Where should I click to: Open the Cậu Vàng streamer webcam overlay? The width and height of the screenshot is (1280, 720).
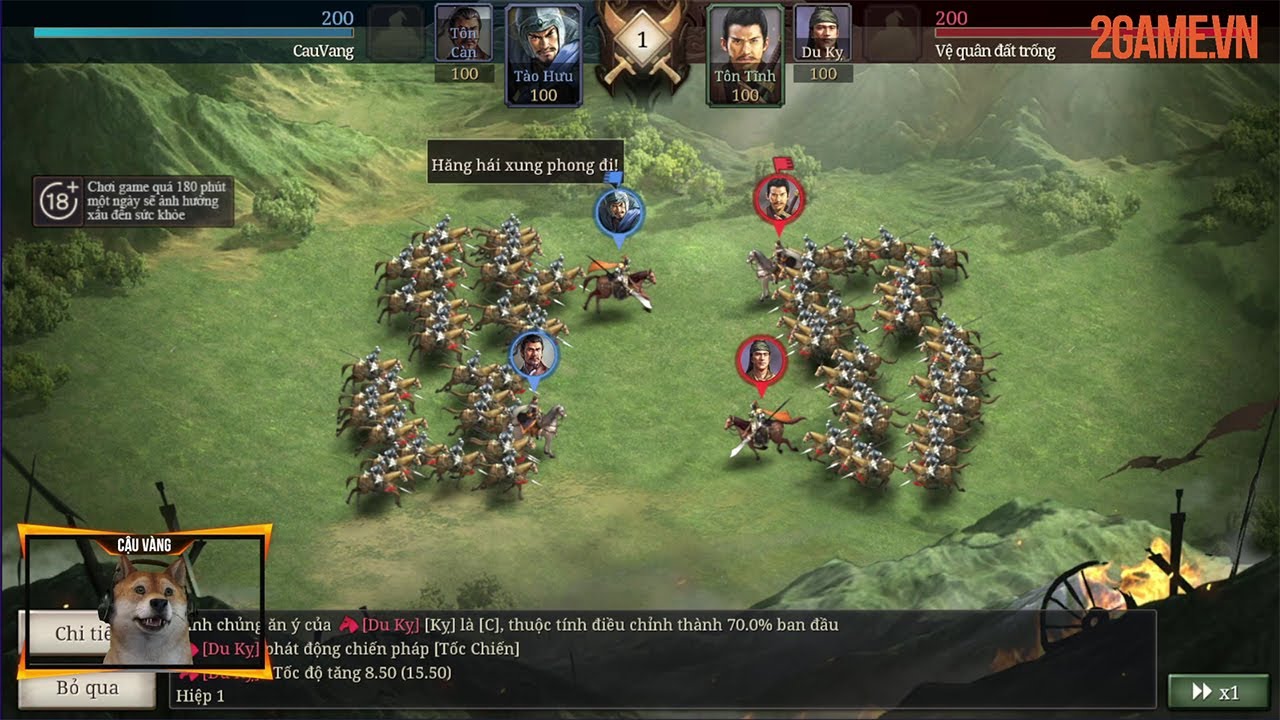coord(145,600)
